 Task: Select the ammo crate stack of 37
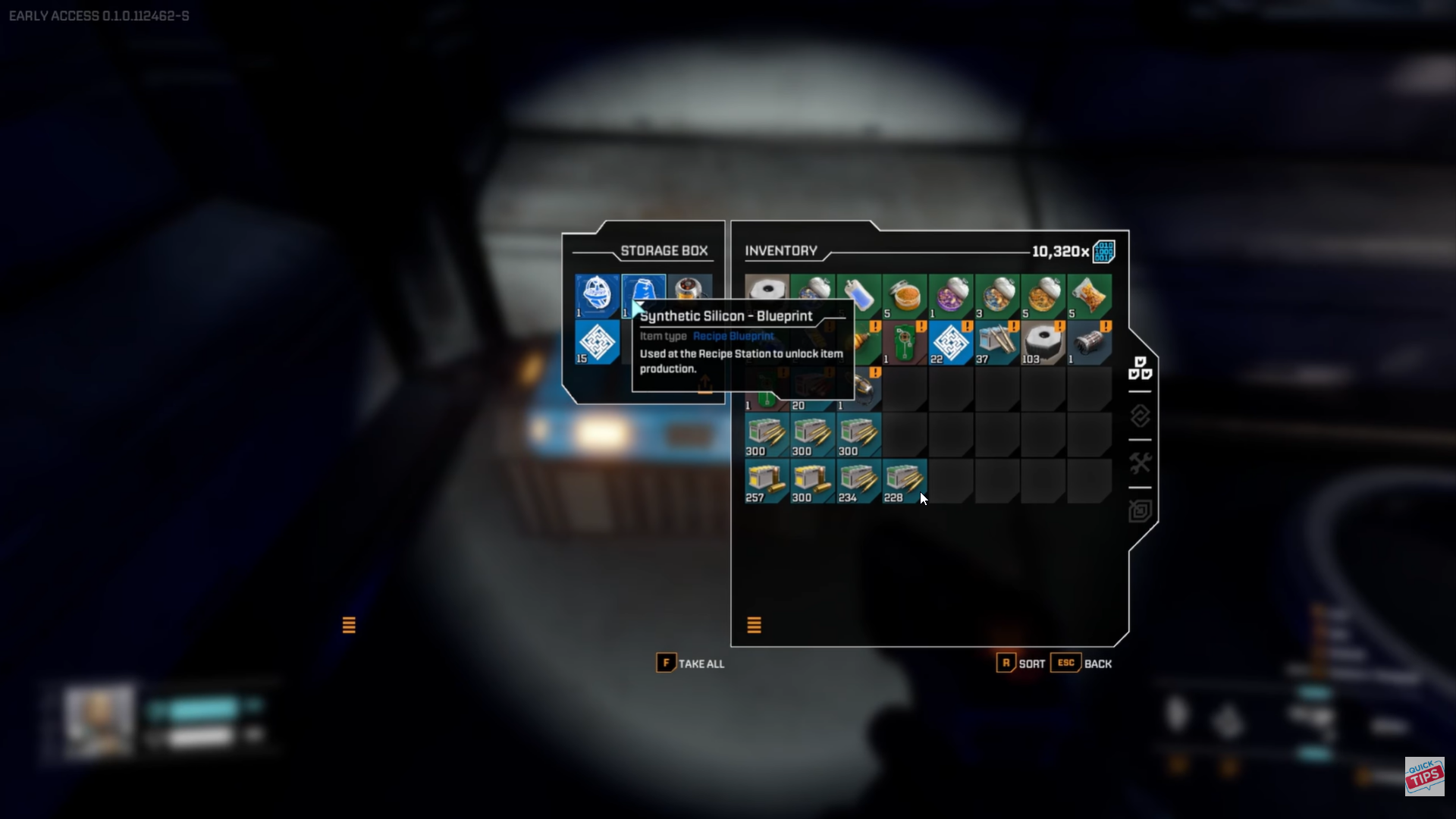(997, 343)
